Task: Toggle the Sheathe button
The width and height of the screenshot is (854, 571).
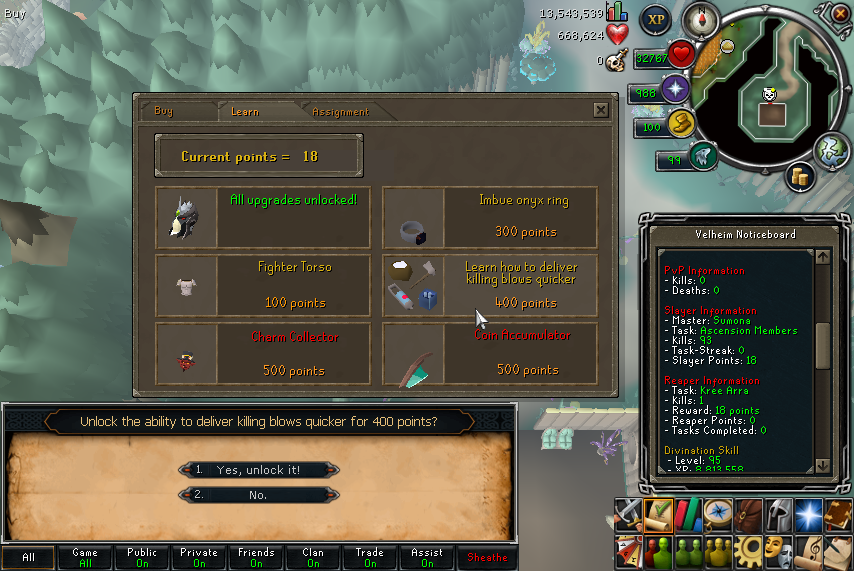Action: (x=487, y=558)
